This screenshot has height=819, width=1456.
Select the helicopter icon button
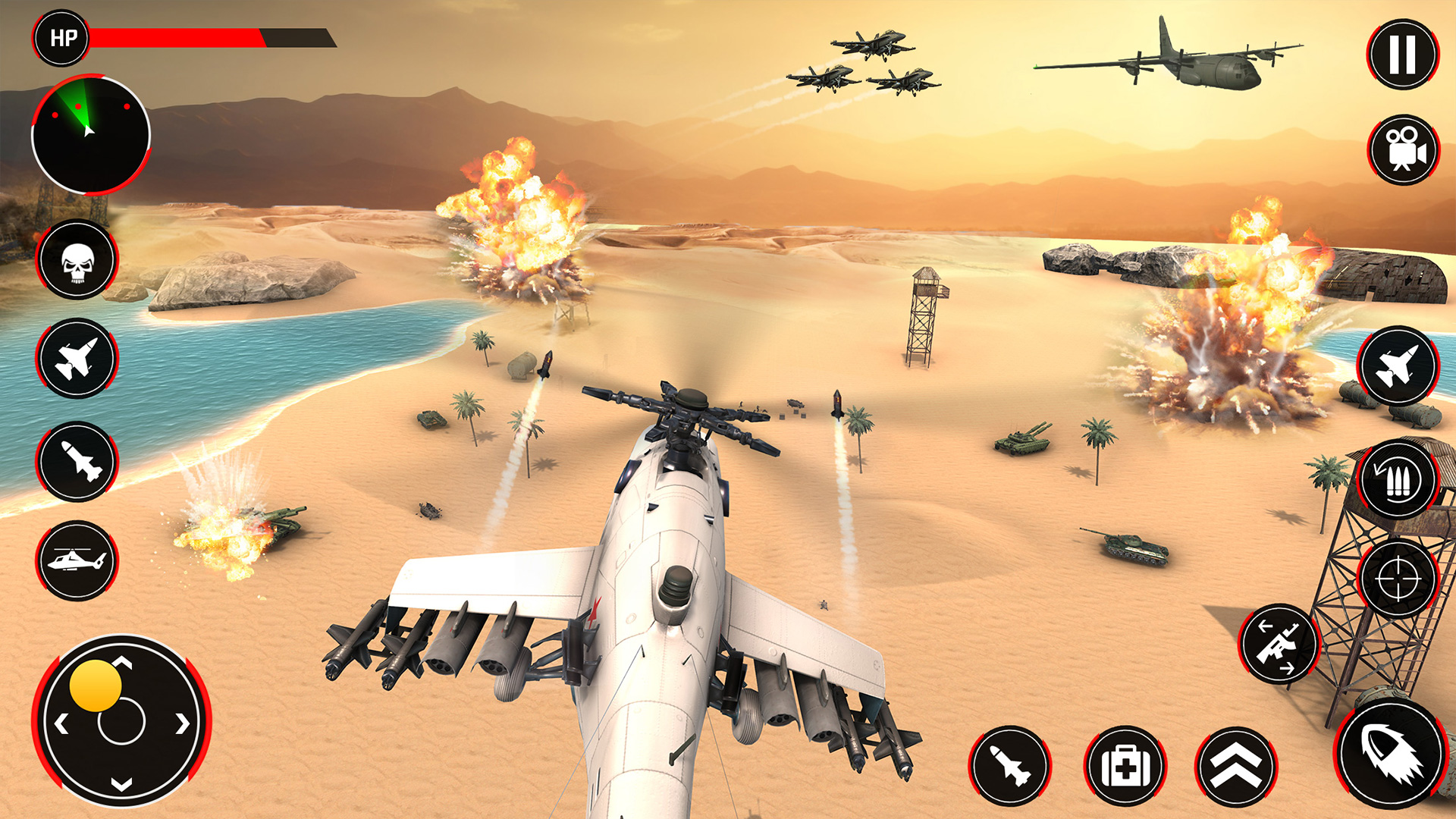point(77,560)
